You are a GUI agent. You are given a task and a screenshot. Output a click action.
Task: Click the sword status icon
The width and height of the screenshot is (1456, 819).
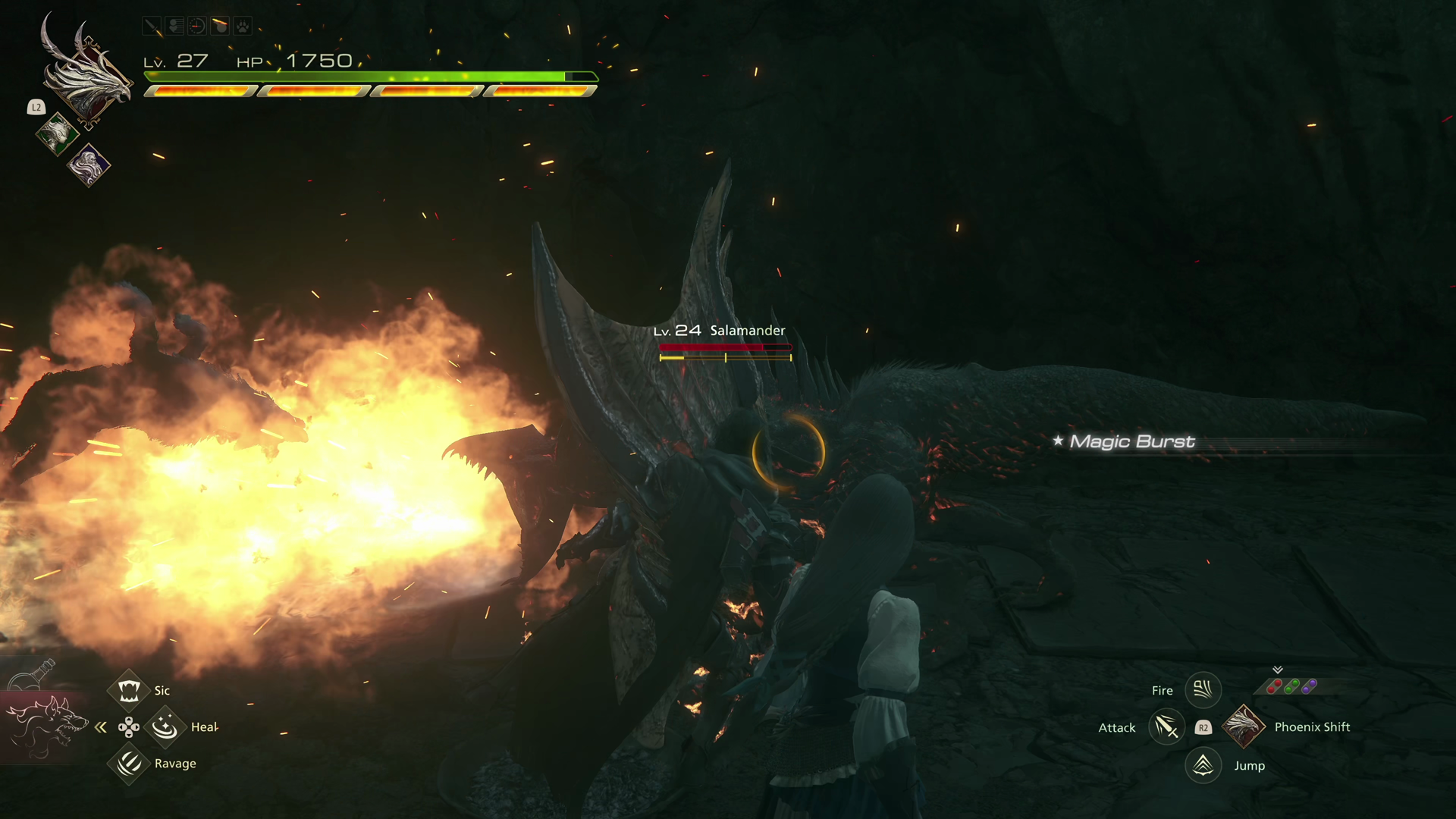(x=152, y=27)
